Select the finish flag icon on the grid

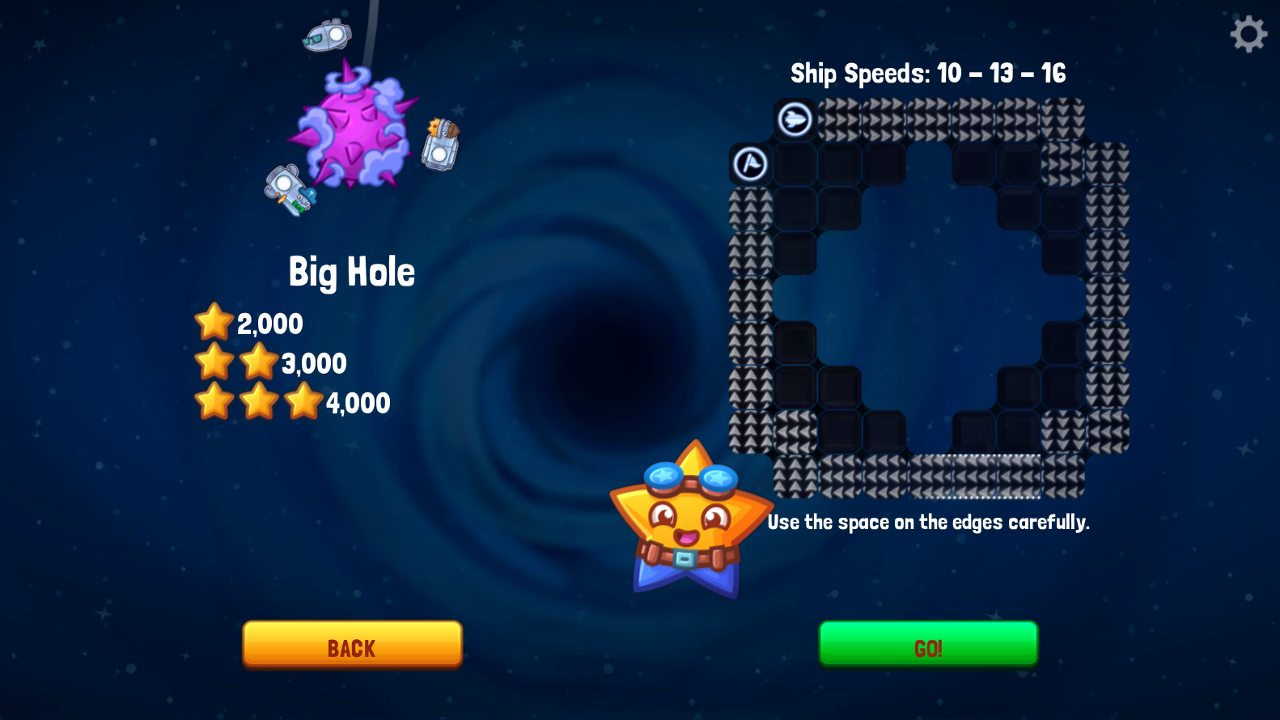[x=751, y=163]
